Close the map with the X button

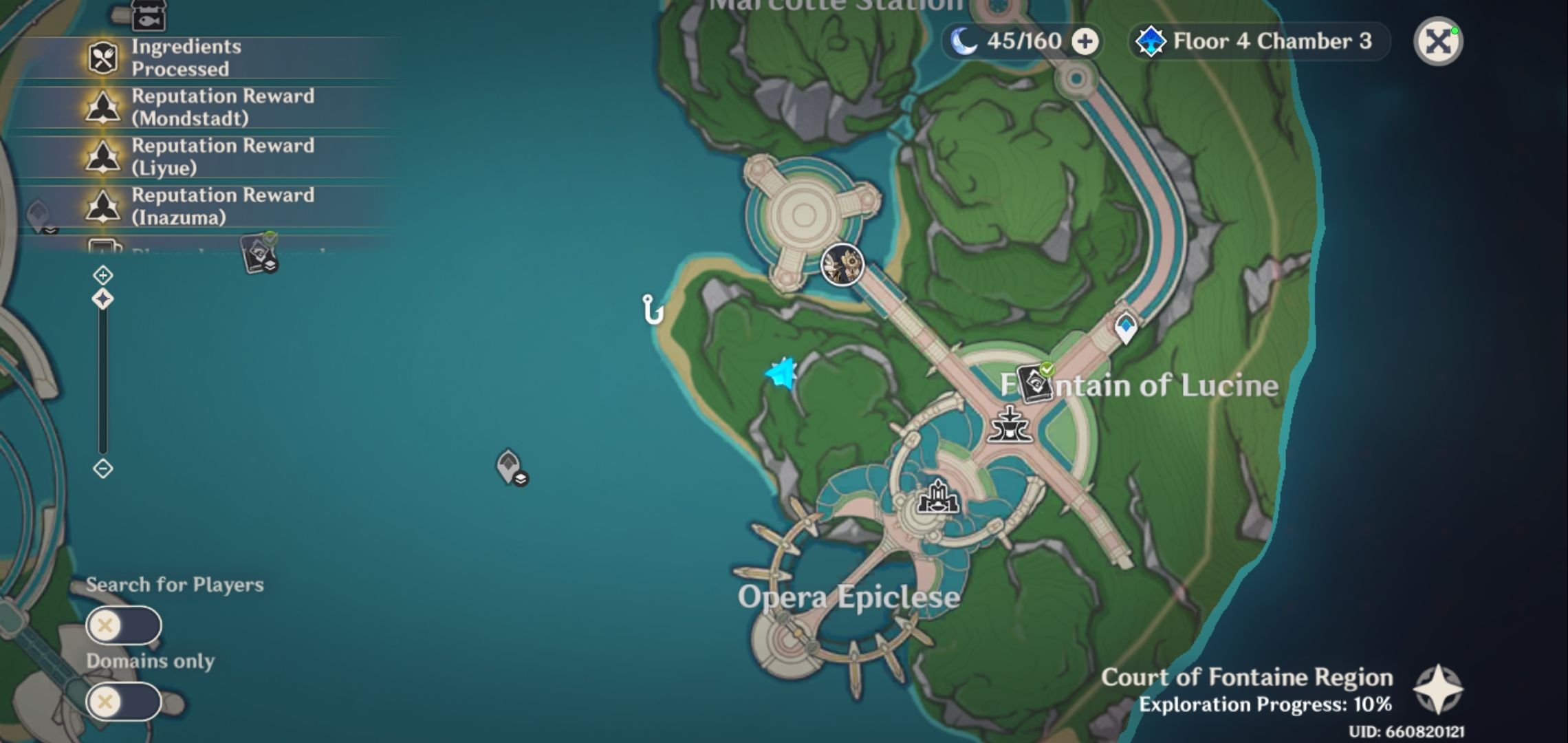pos(1437,43)
